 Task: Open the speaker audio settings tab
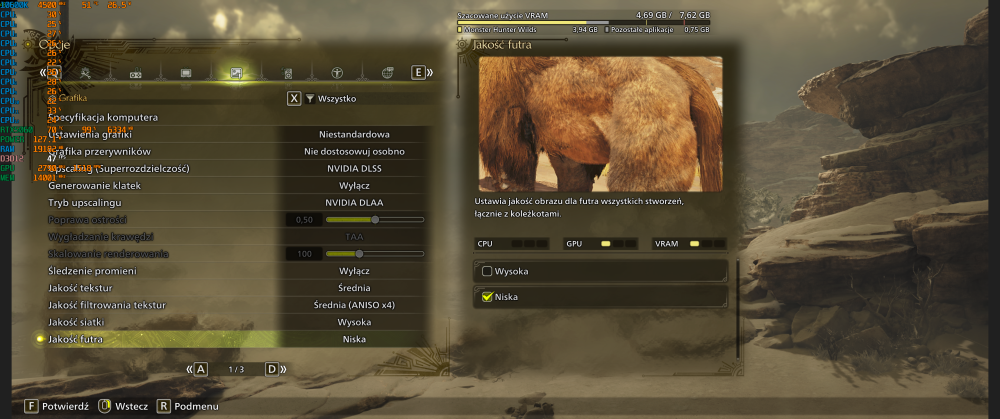coord(287,73)
